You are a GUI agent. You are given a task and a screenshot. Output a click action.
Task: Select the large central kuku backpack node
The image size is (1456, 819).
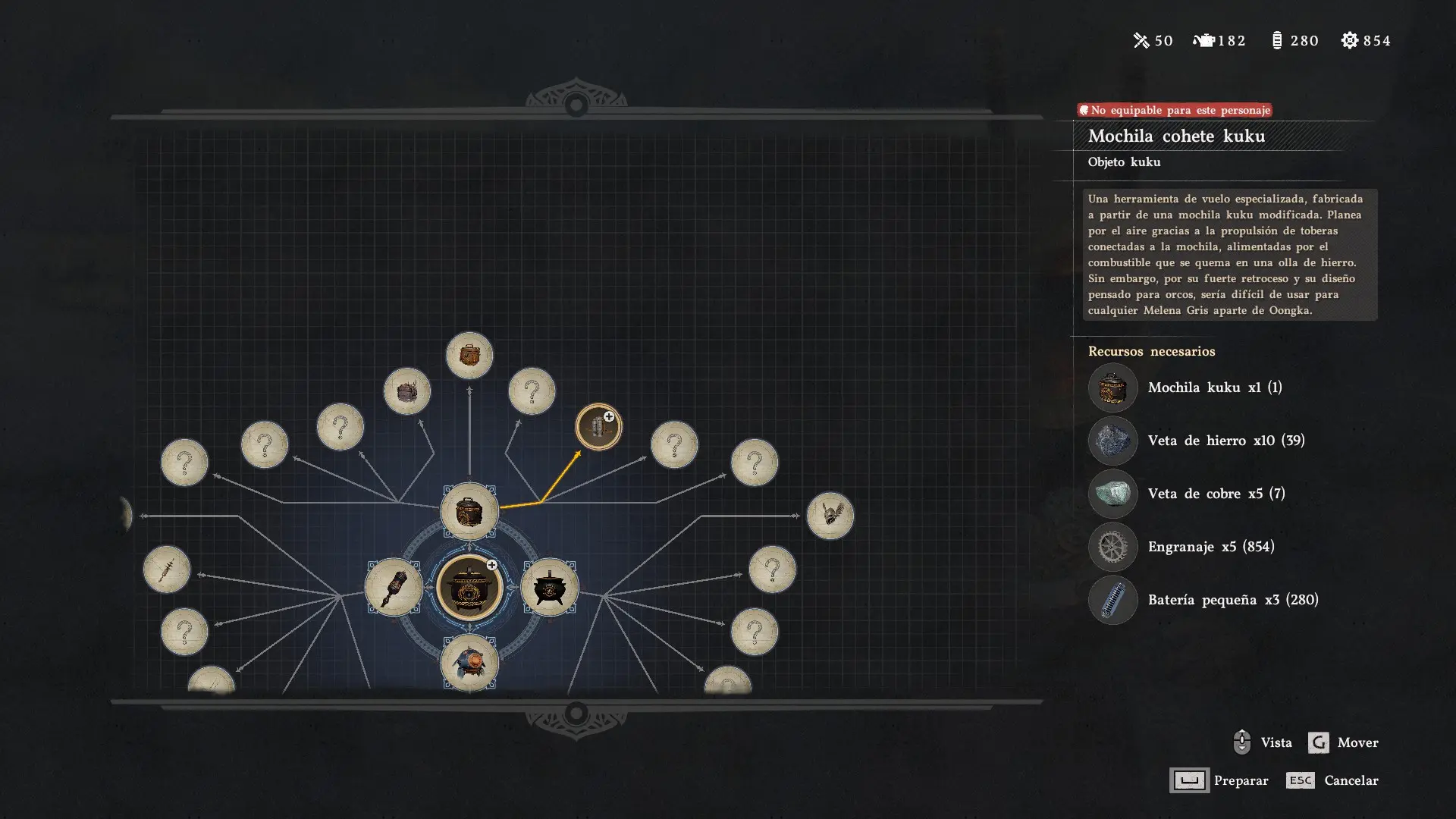pos(469,587)
